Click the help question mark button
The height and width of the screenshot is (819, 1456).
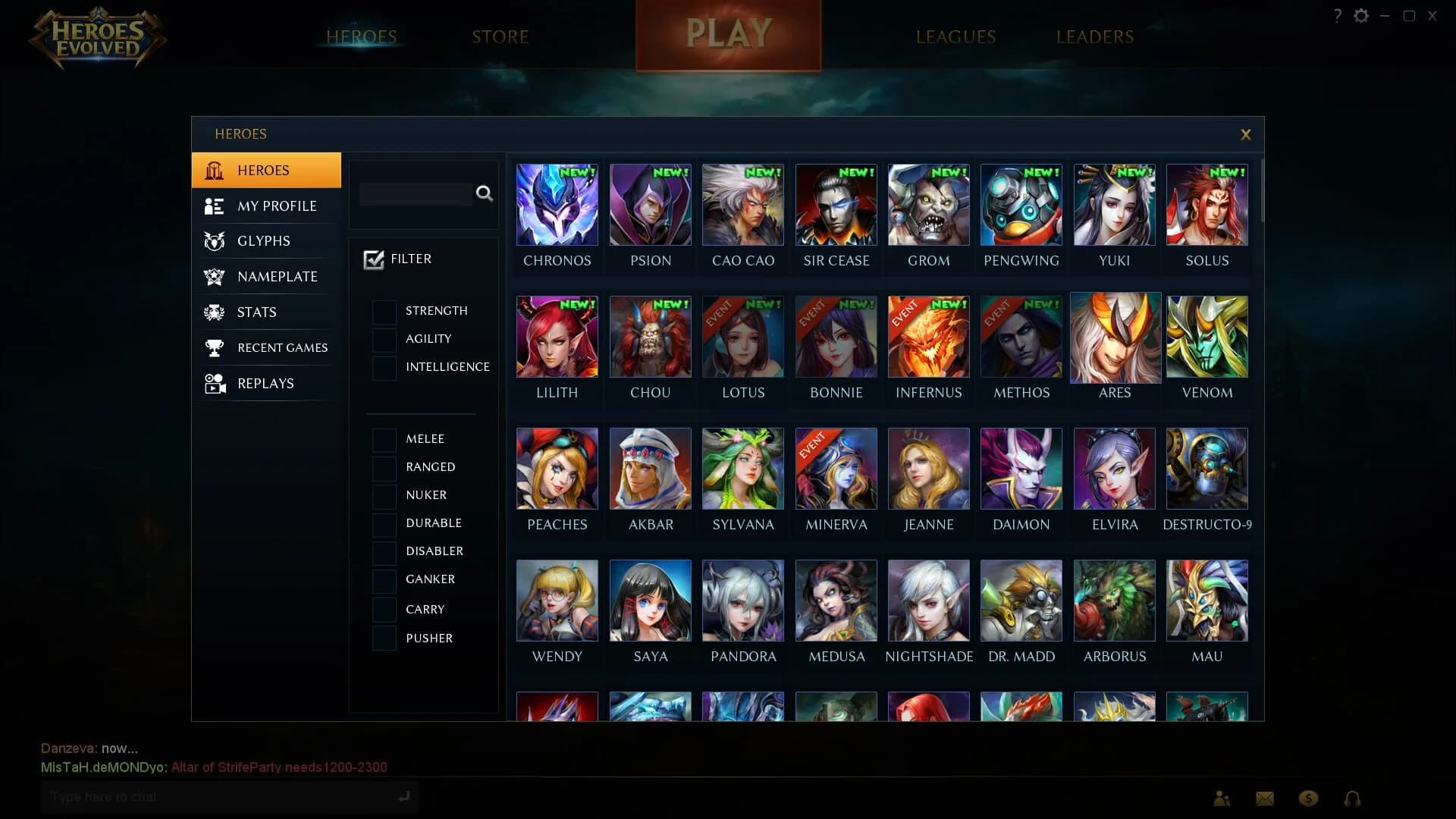[1337, 15]
